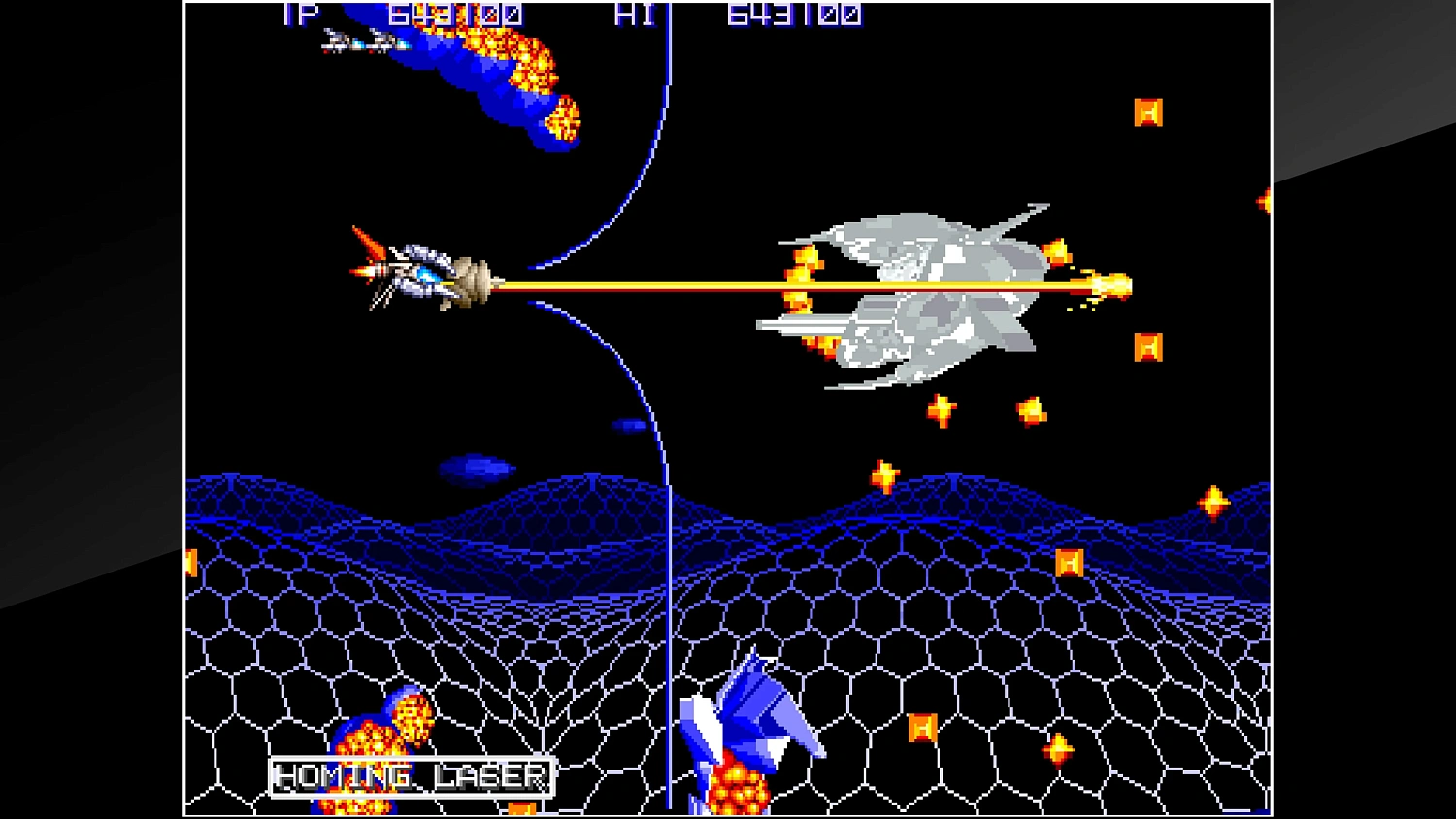Click the HOMING LASER label box
This screenshot has height=819, width=1456.
(x=410, y=776)
